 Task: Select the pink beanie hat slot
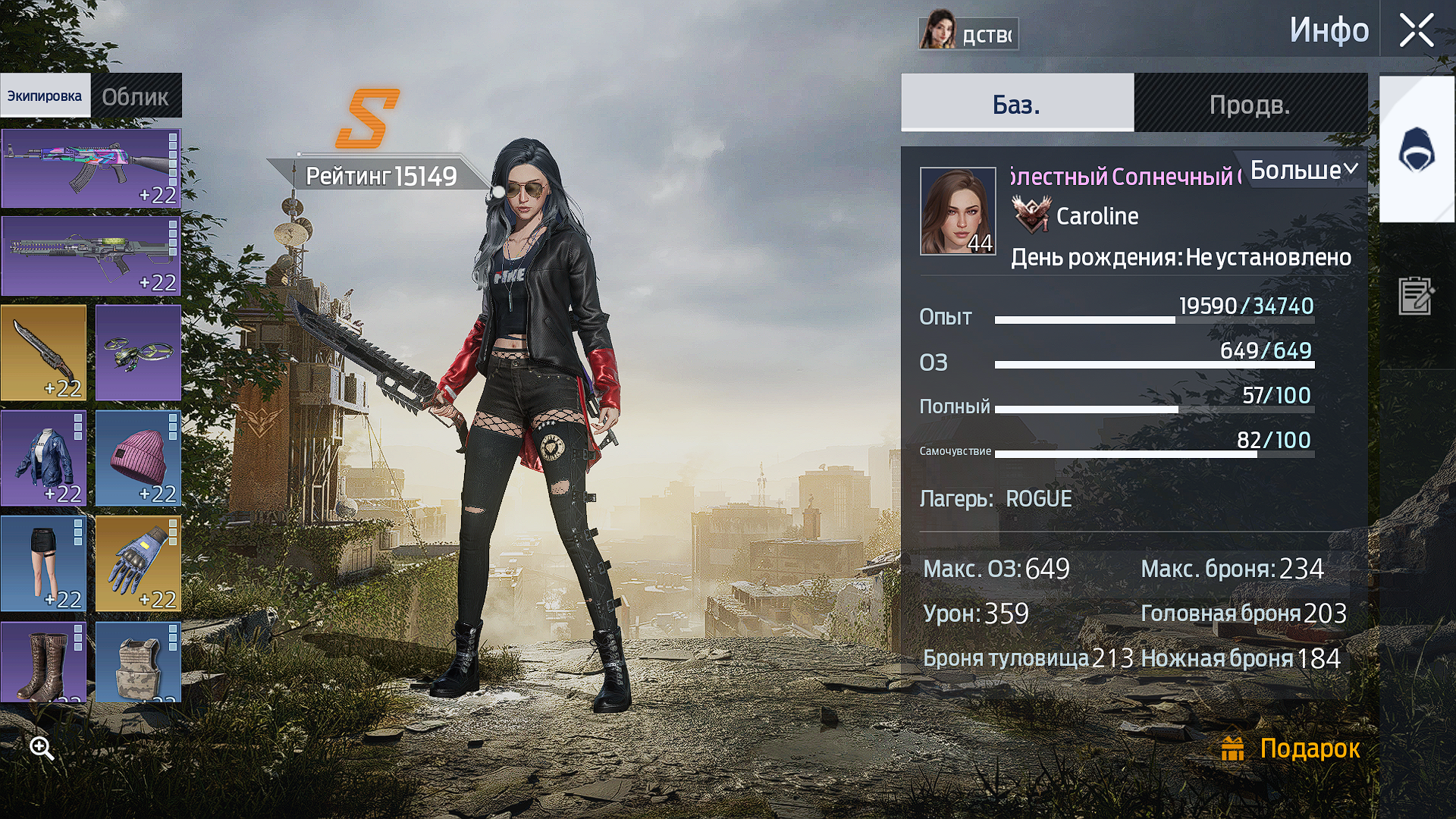coord(138,458)
